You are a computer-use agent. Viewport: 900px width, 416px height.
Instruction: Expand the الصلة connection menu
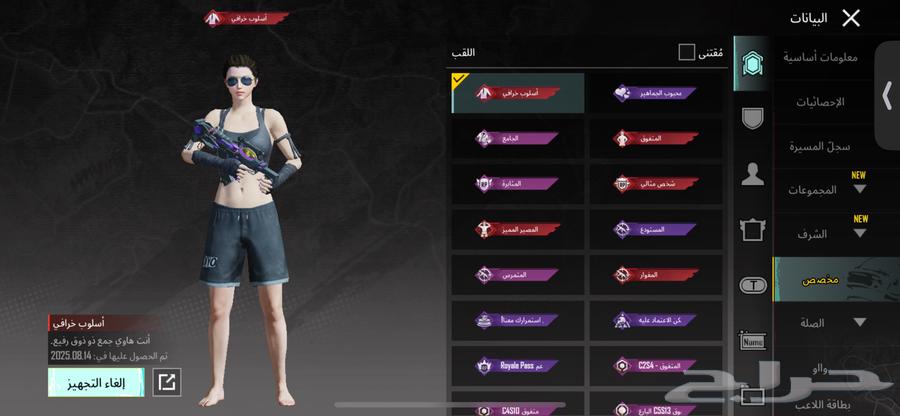tap(858, 322)
